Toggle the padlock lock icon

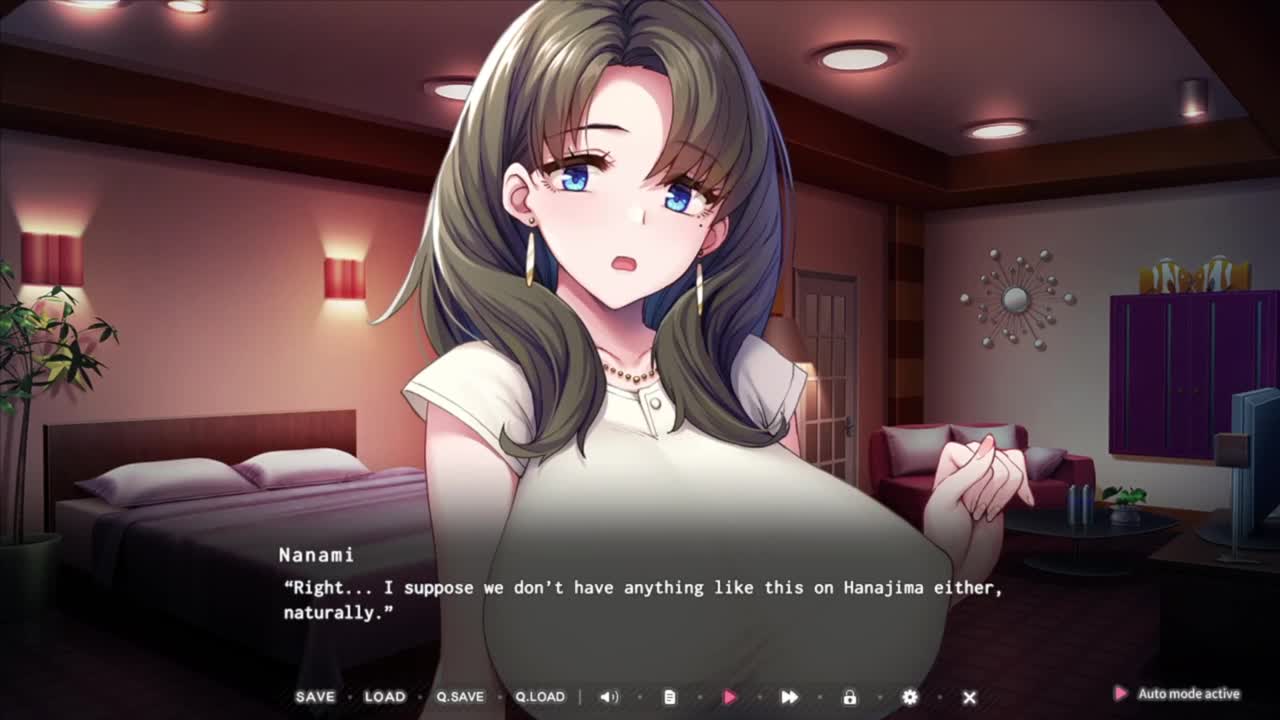850,697
